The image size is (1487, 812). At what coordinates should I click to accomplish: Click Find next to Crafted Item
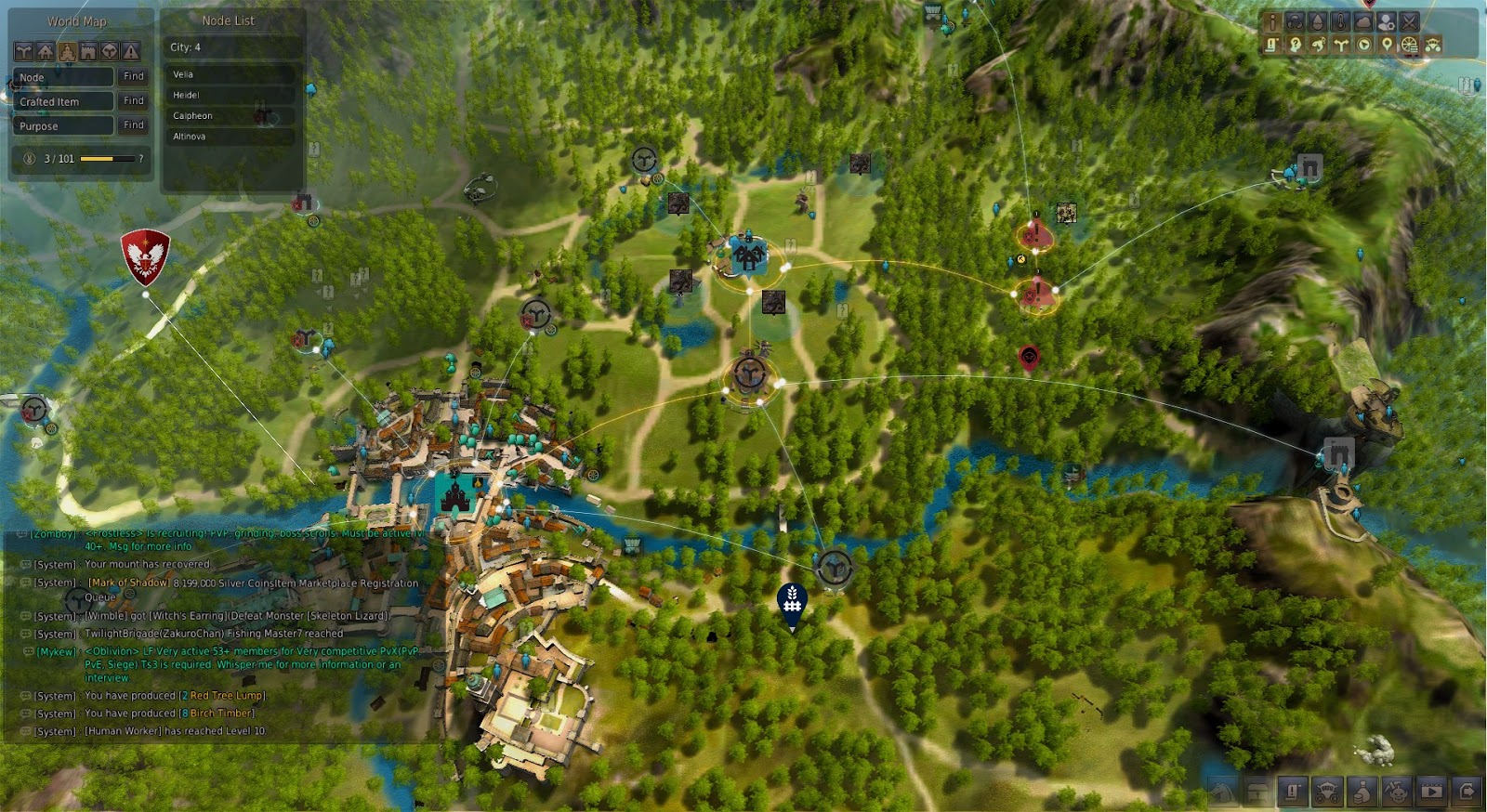pyautogui.click(x=133, y=100)
